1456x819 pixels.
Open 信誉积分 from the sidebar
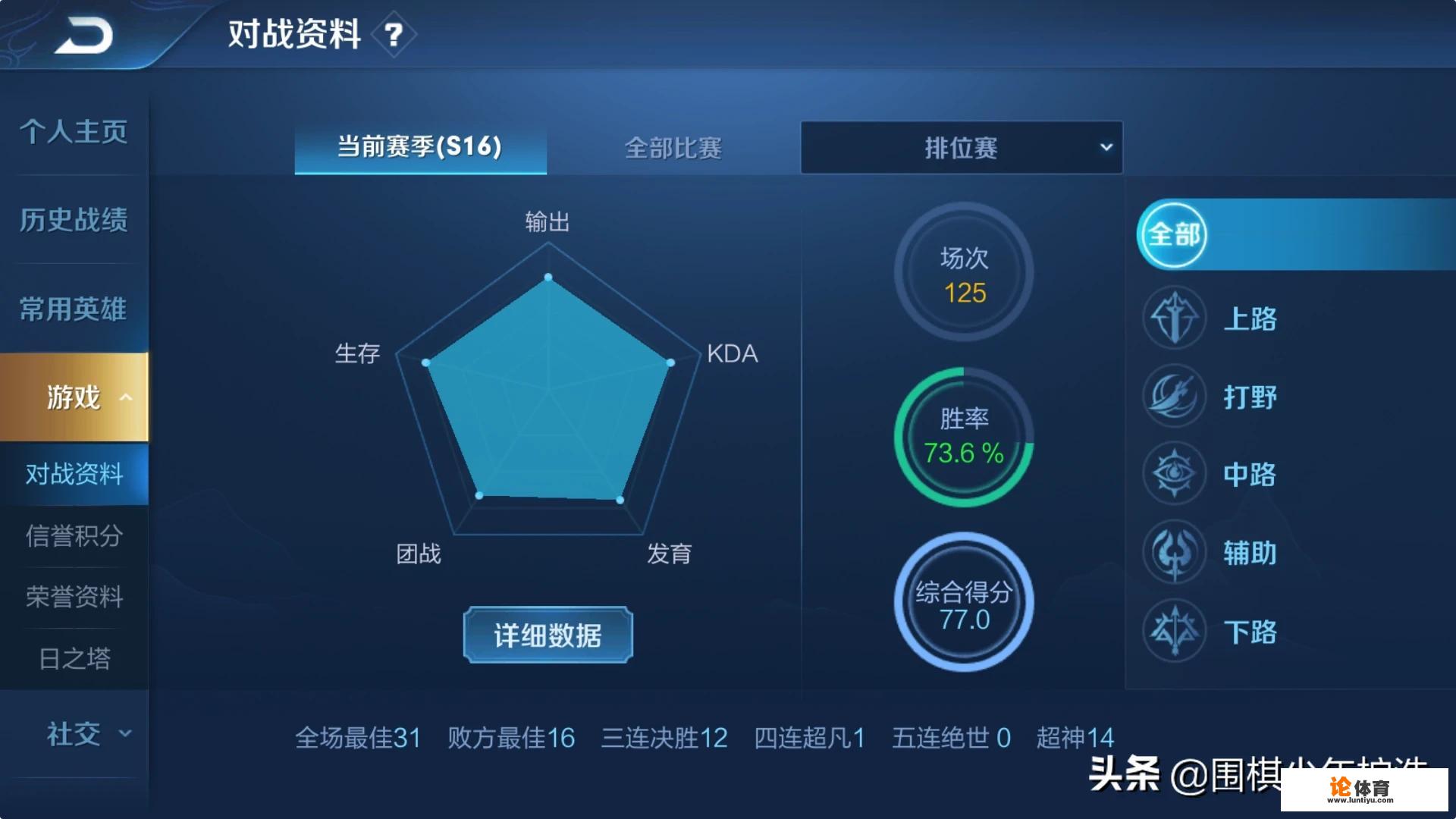[71, 536]
